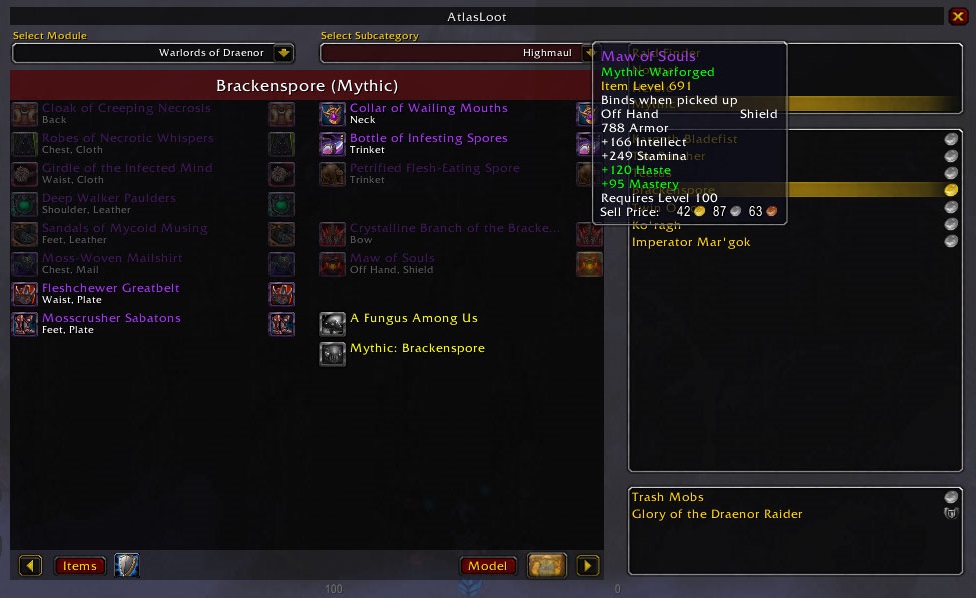Close the AtlasLoot window
976x598 pixels.
click(x=958, y=16)
